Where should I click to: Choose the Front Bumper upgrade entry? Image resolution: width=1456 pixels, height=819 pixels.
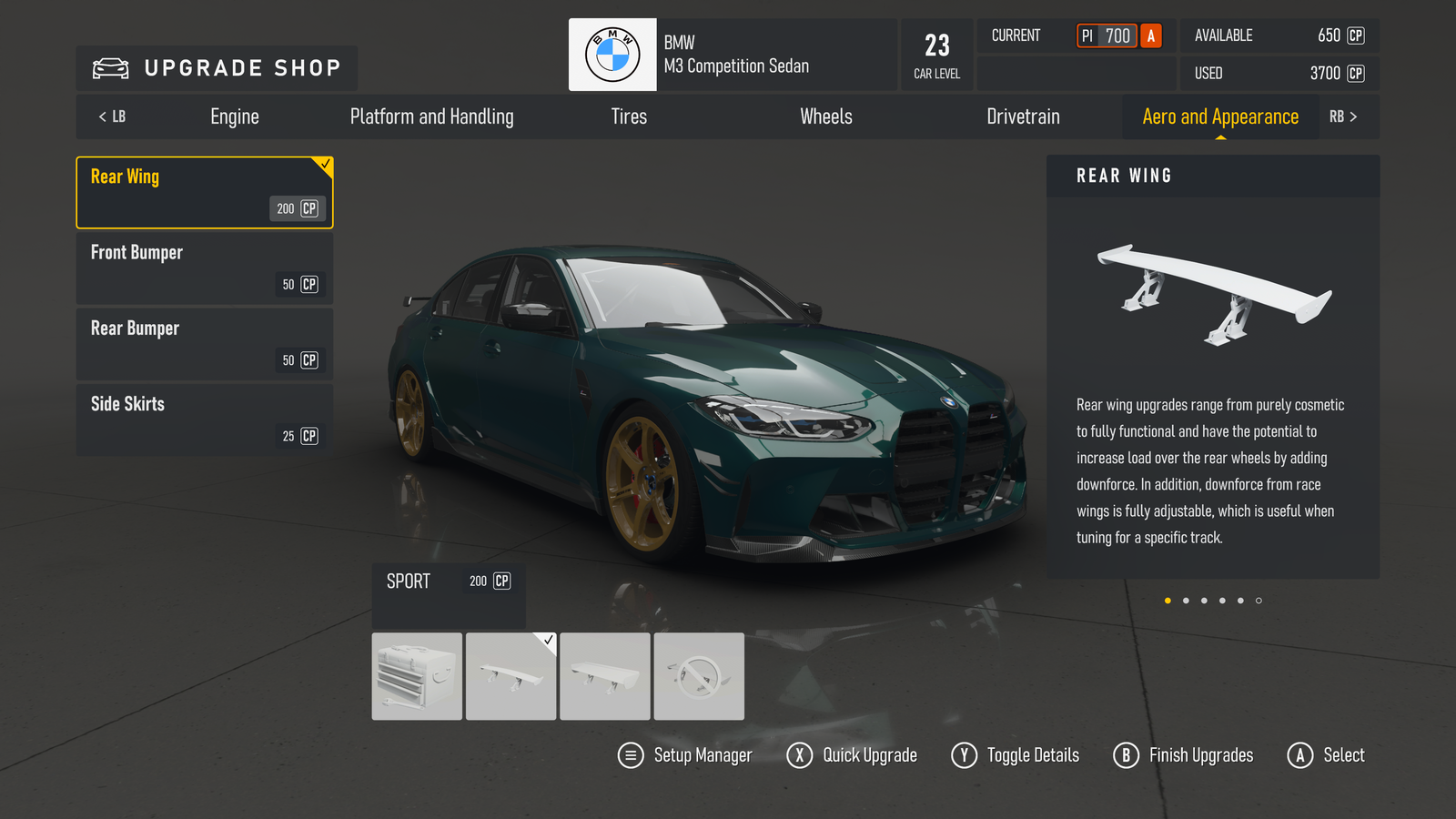pyautogui.click(x=205, y=268)
